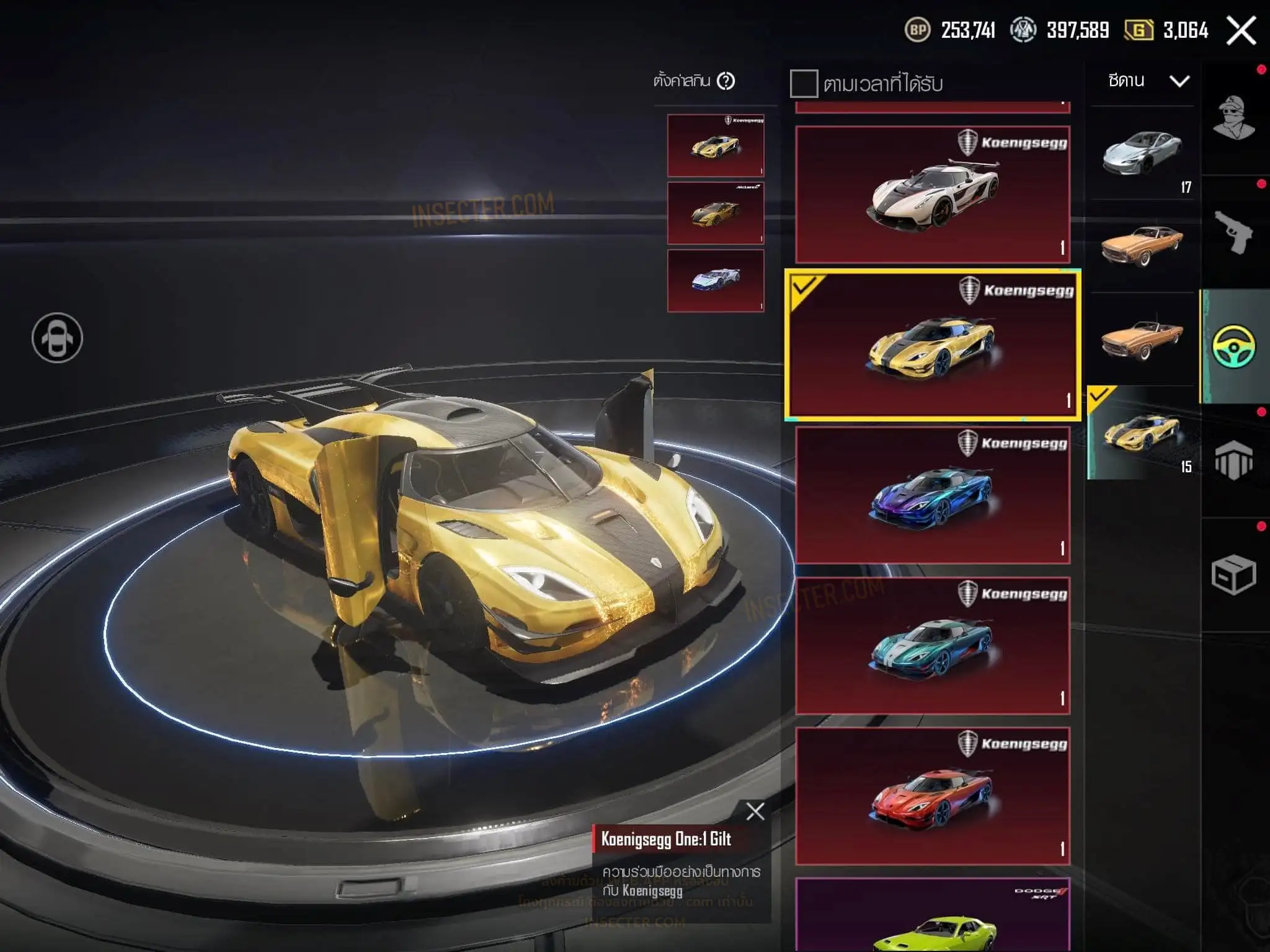
Task: Select the gold Koenigsegg preset slot
Action: pyautogui.click(x=715, y=146)
